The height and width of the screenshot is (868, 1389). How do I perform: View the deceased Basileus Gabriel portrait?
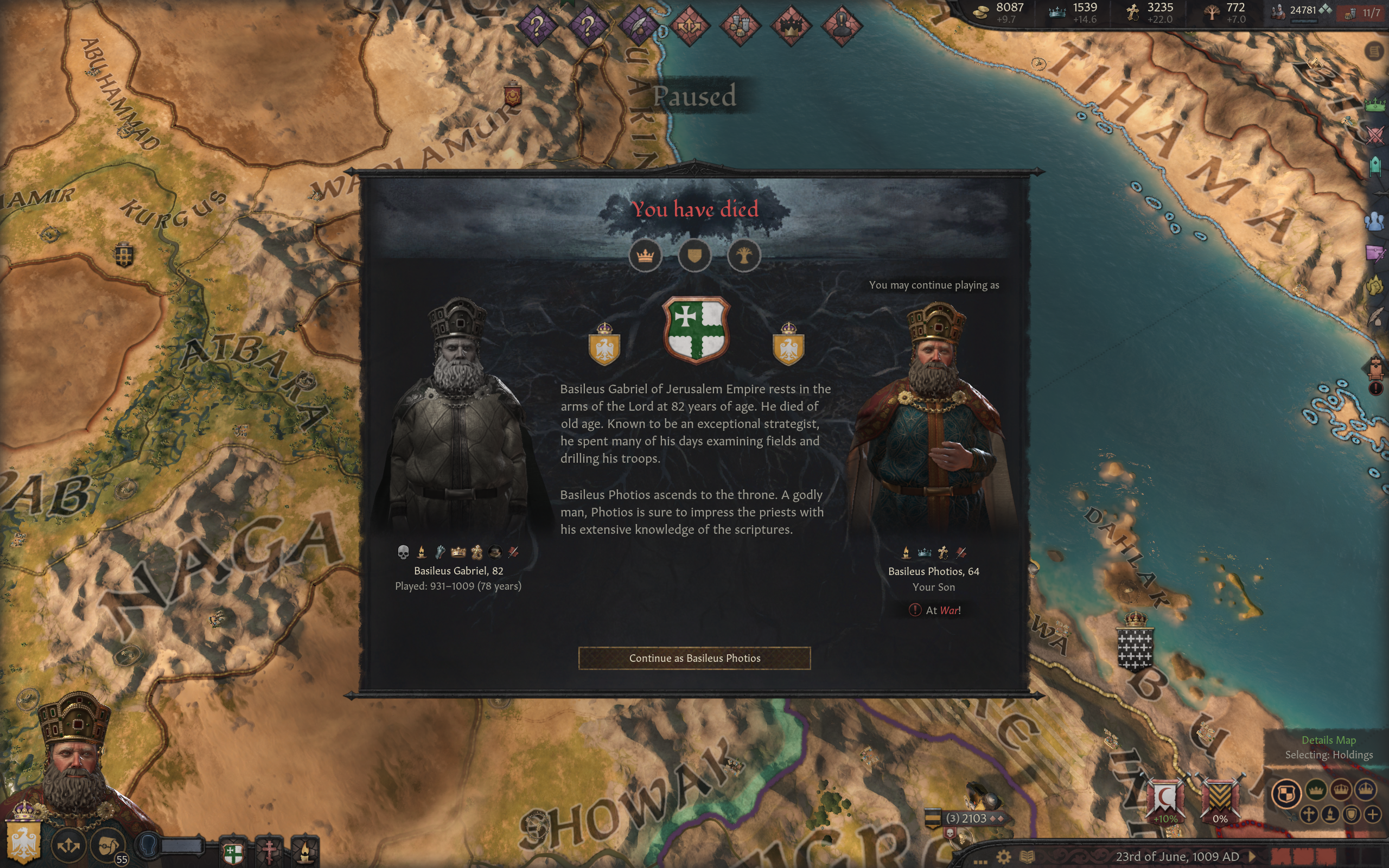(x=458, y=419)
